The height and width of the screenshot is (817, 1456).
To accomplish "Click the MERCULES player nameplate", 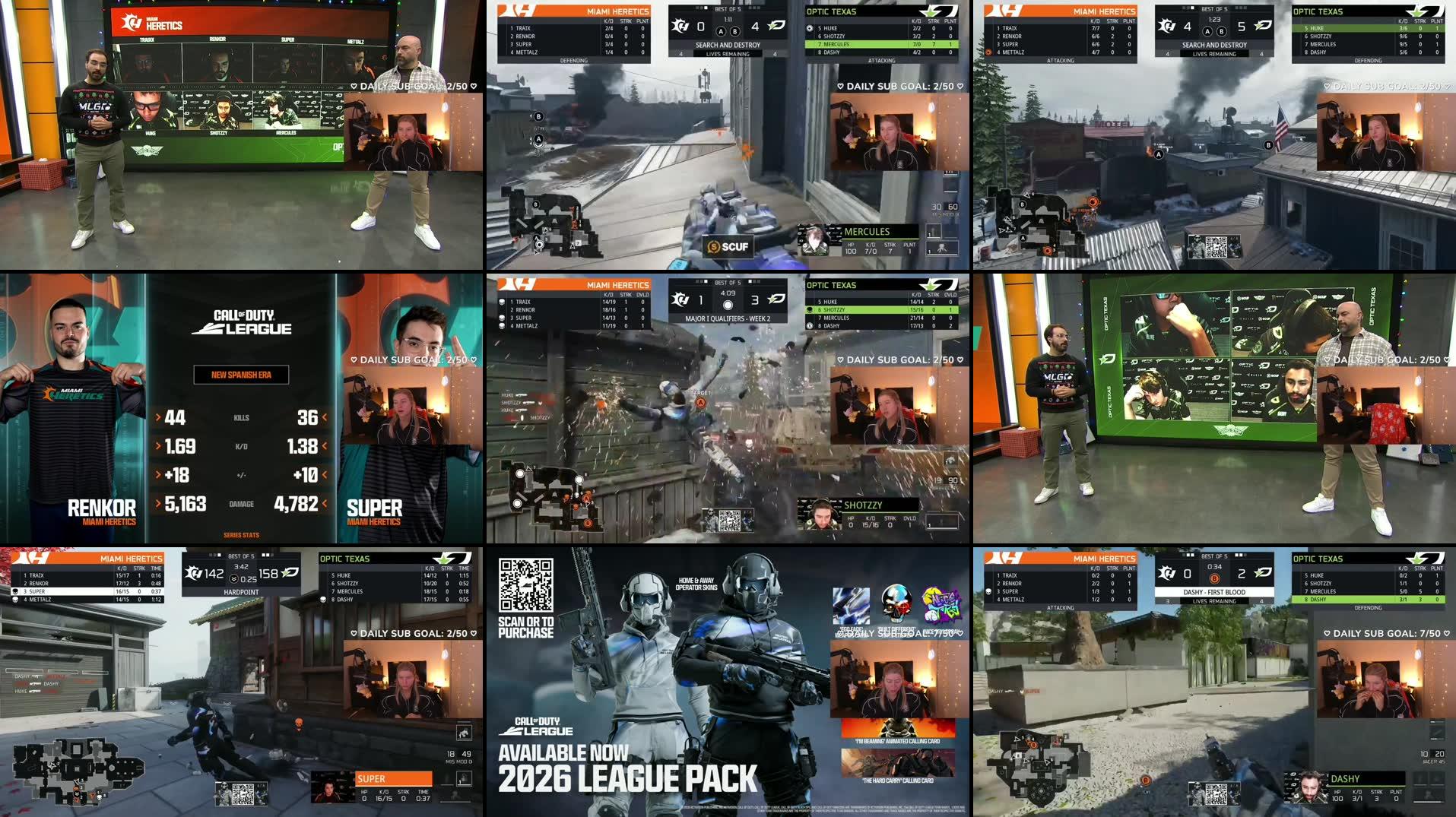I will (868, 231).
